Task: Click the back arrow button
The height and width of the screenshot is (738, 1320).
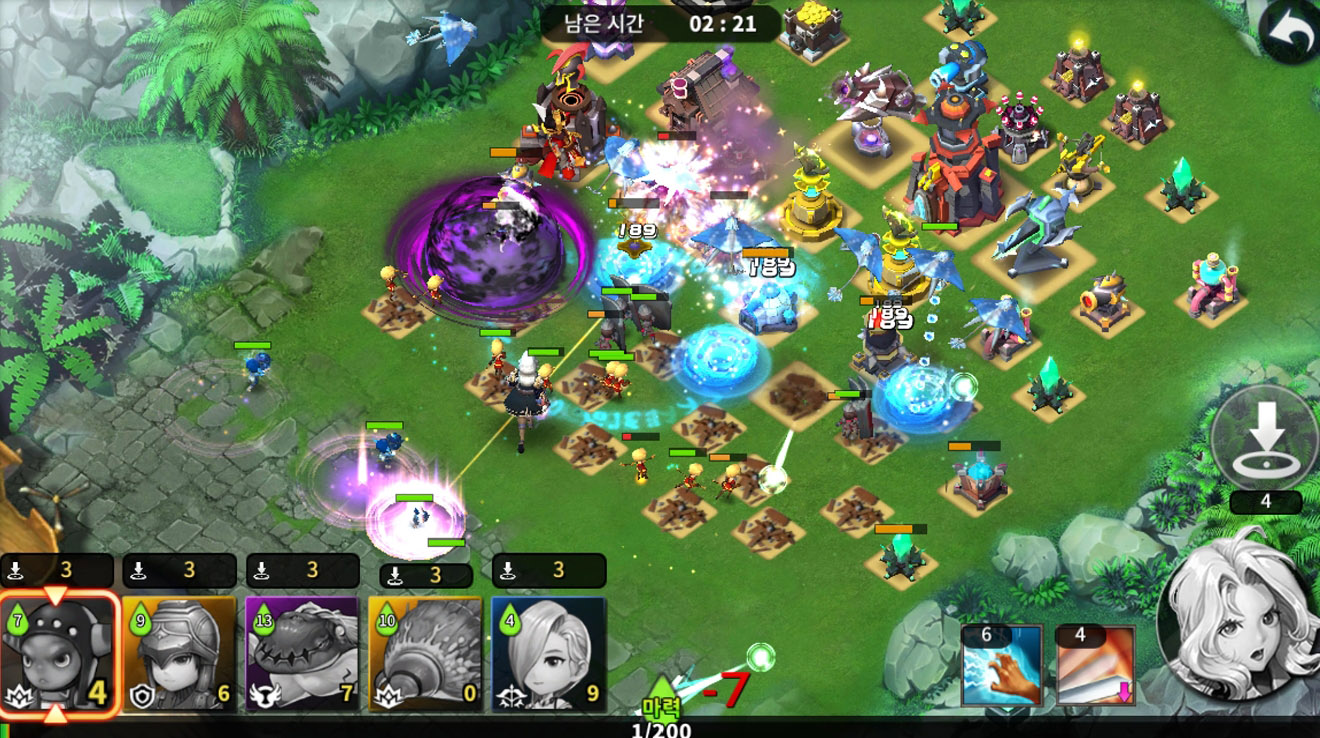Action: [x=1290, y=35]
